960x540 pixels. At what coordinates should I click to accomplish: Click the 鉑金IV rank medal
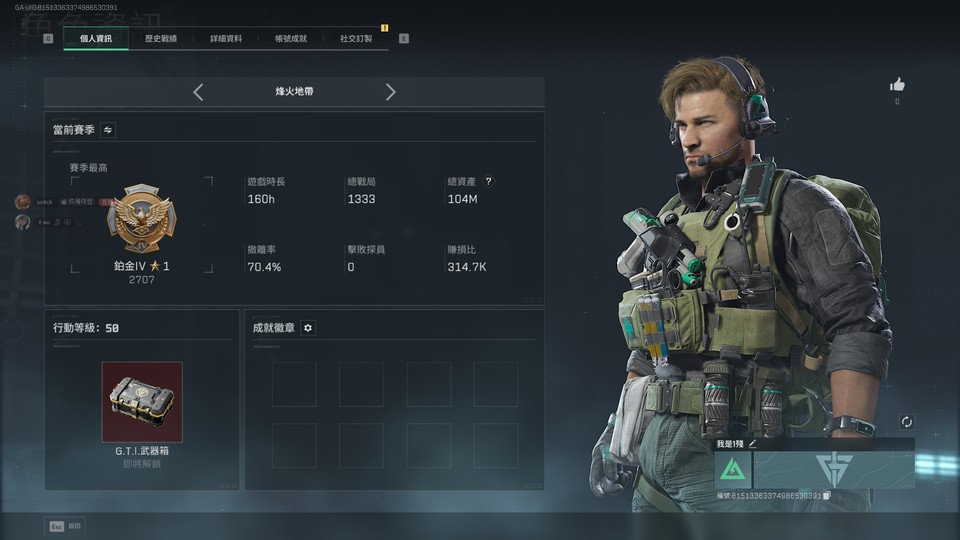tap(140, 220)
